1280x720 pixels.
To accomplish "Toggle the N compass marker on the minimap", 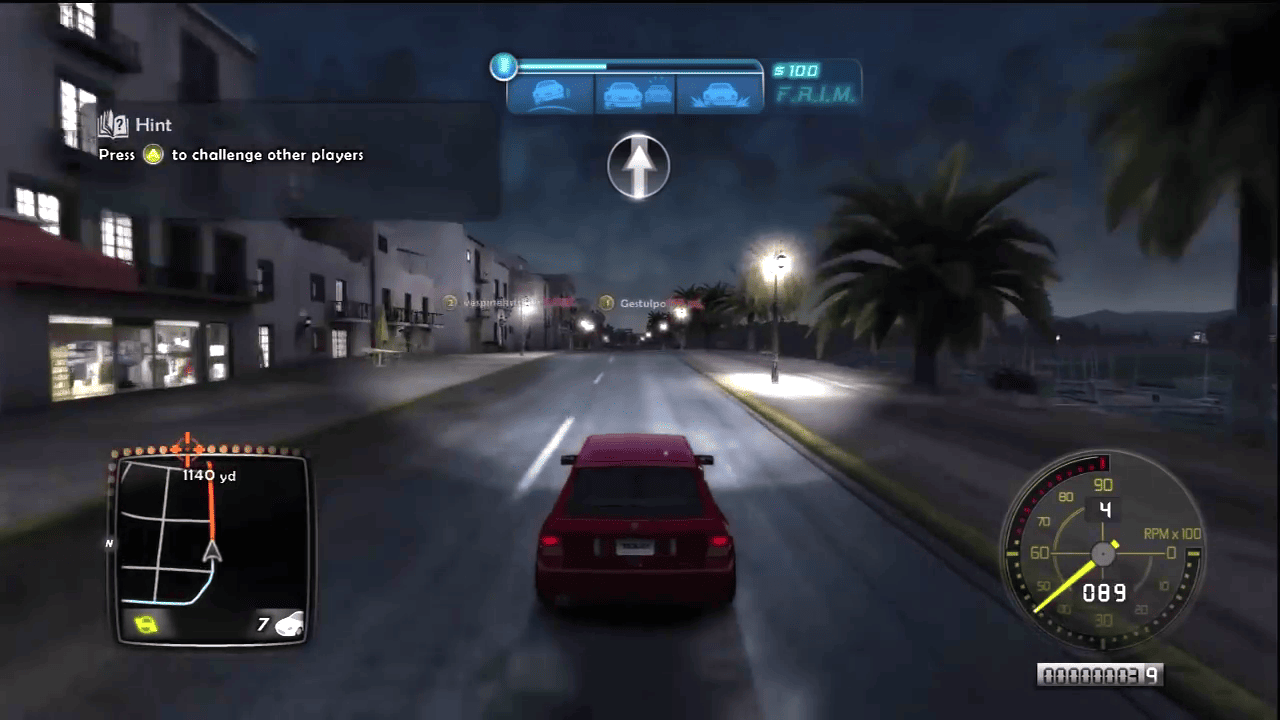I will 109,544.
